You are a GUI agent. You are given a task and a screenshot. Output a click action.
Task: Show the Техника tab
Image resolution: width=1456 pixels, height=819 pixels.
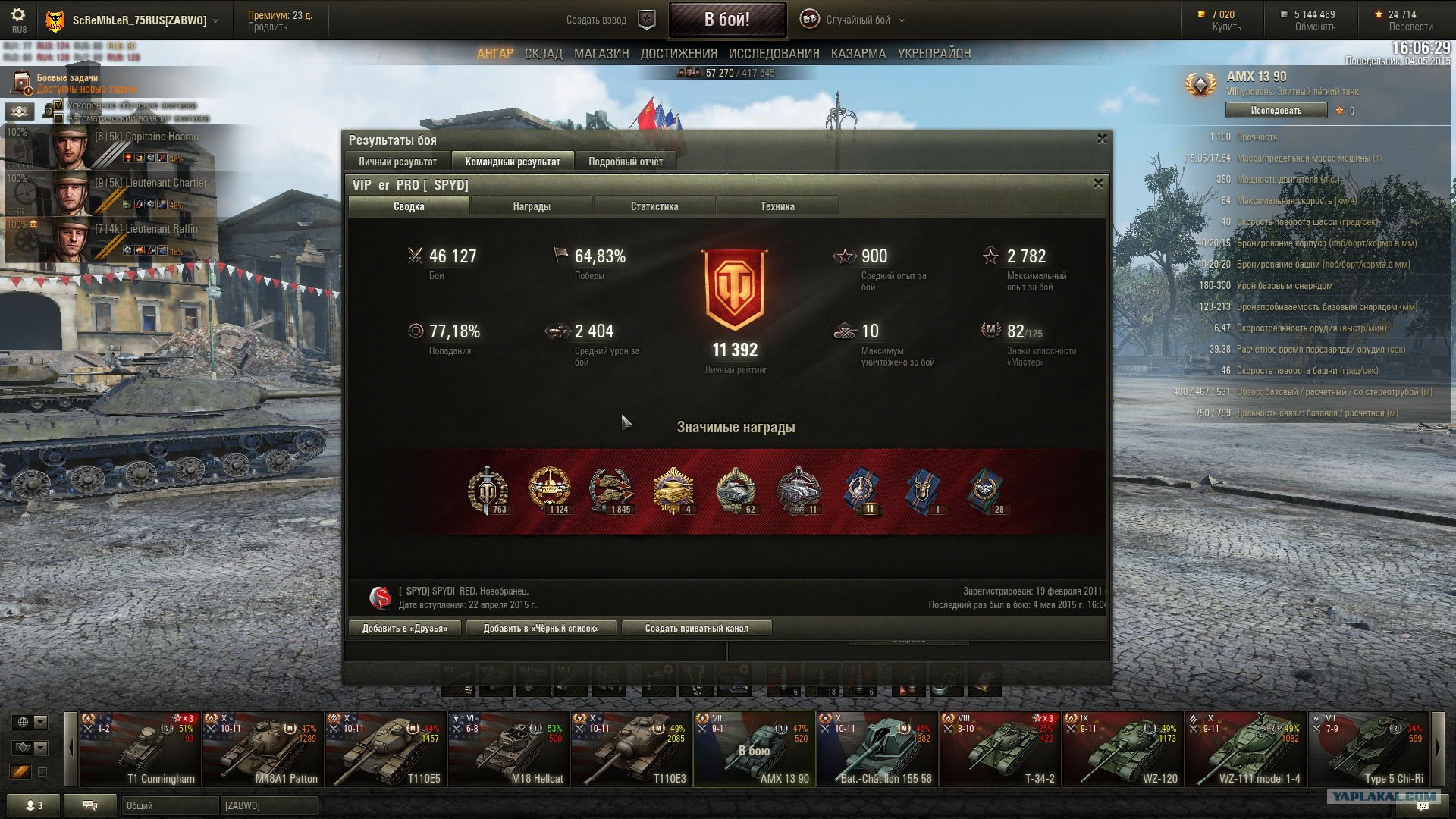coord(777,206)
